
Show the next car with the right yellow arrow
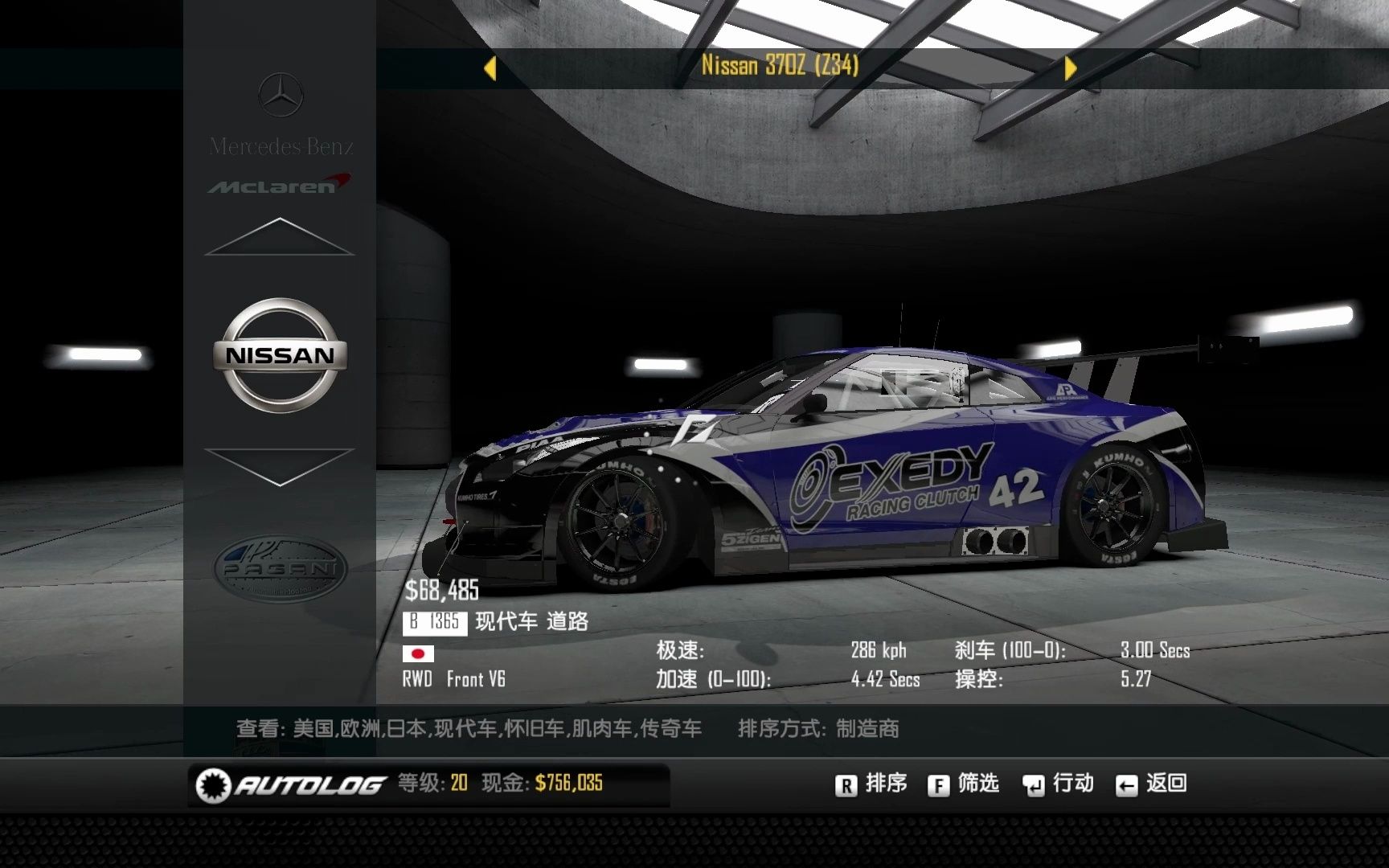point(1070,68)
